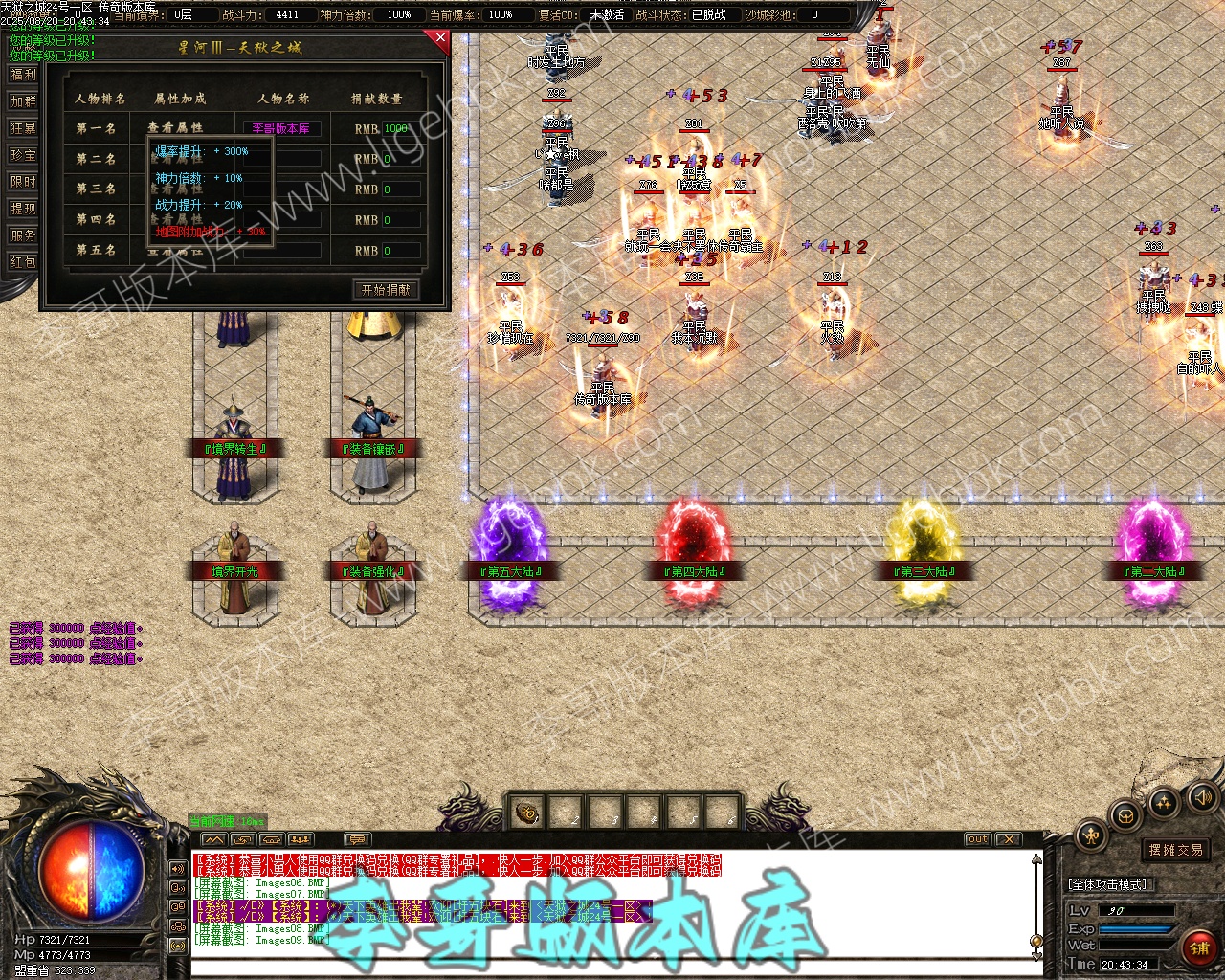Open the 珍宝 side menu
Viewport: 1225px width, 980px height.
[23, 154]
